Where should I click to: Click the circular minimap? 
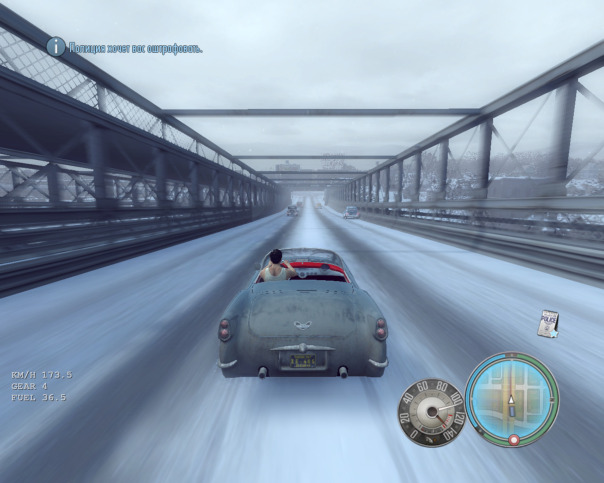click(511, 399)
